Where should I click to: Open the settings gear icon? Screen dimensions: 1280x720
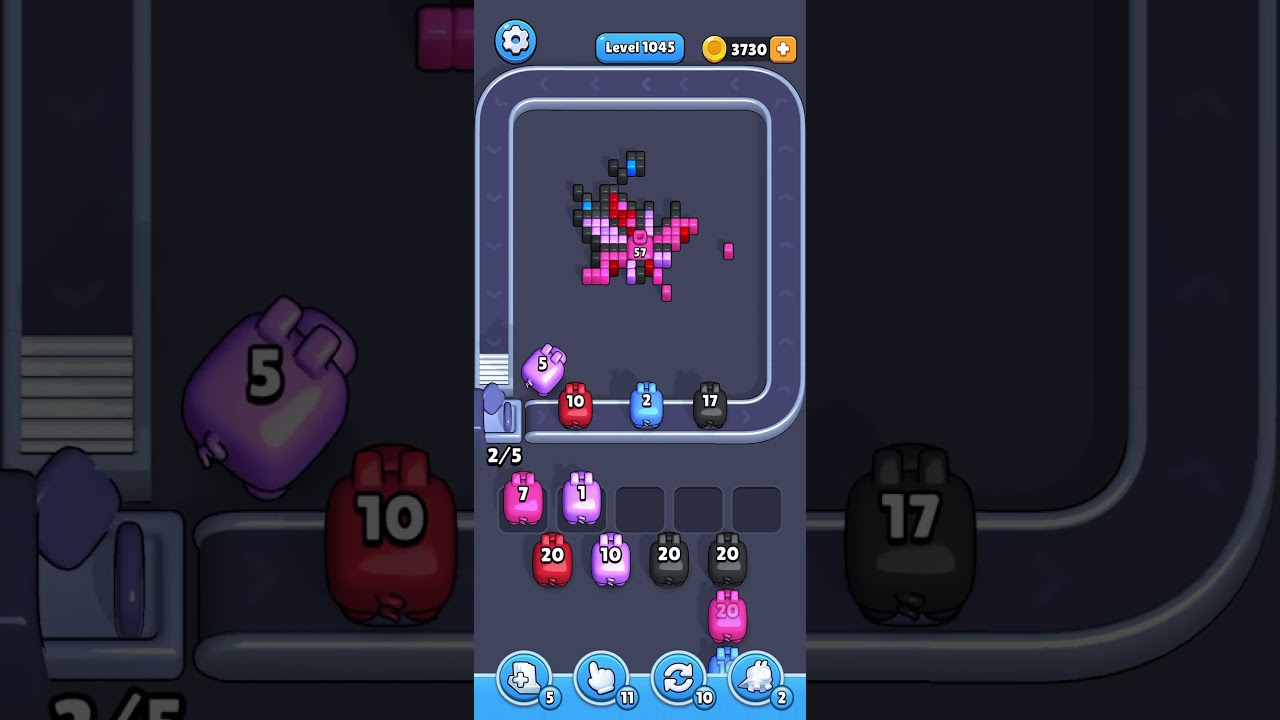(x=516, y=41)
